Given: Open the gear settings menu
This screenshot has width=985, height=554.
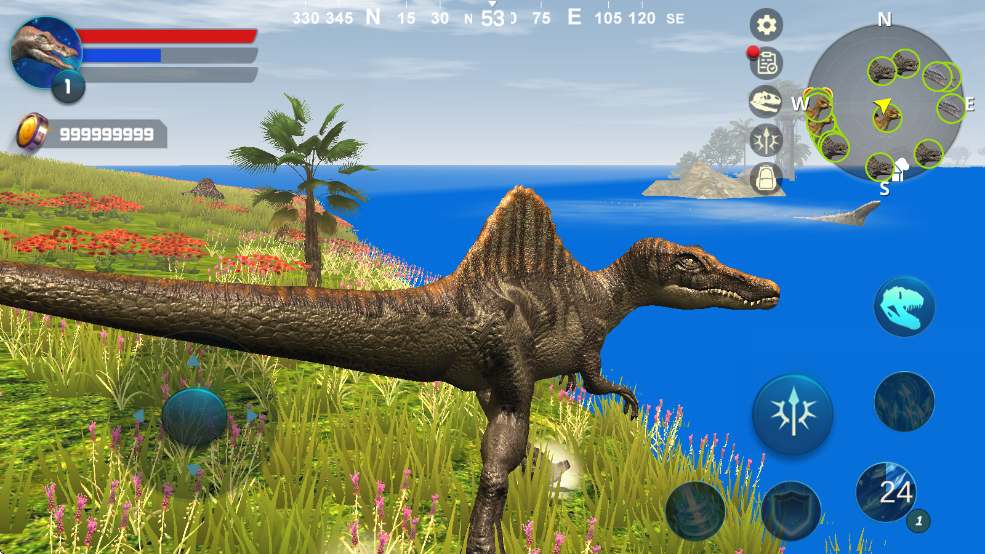Looking at the screenshot, I should click(x=767, y=25).
